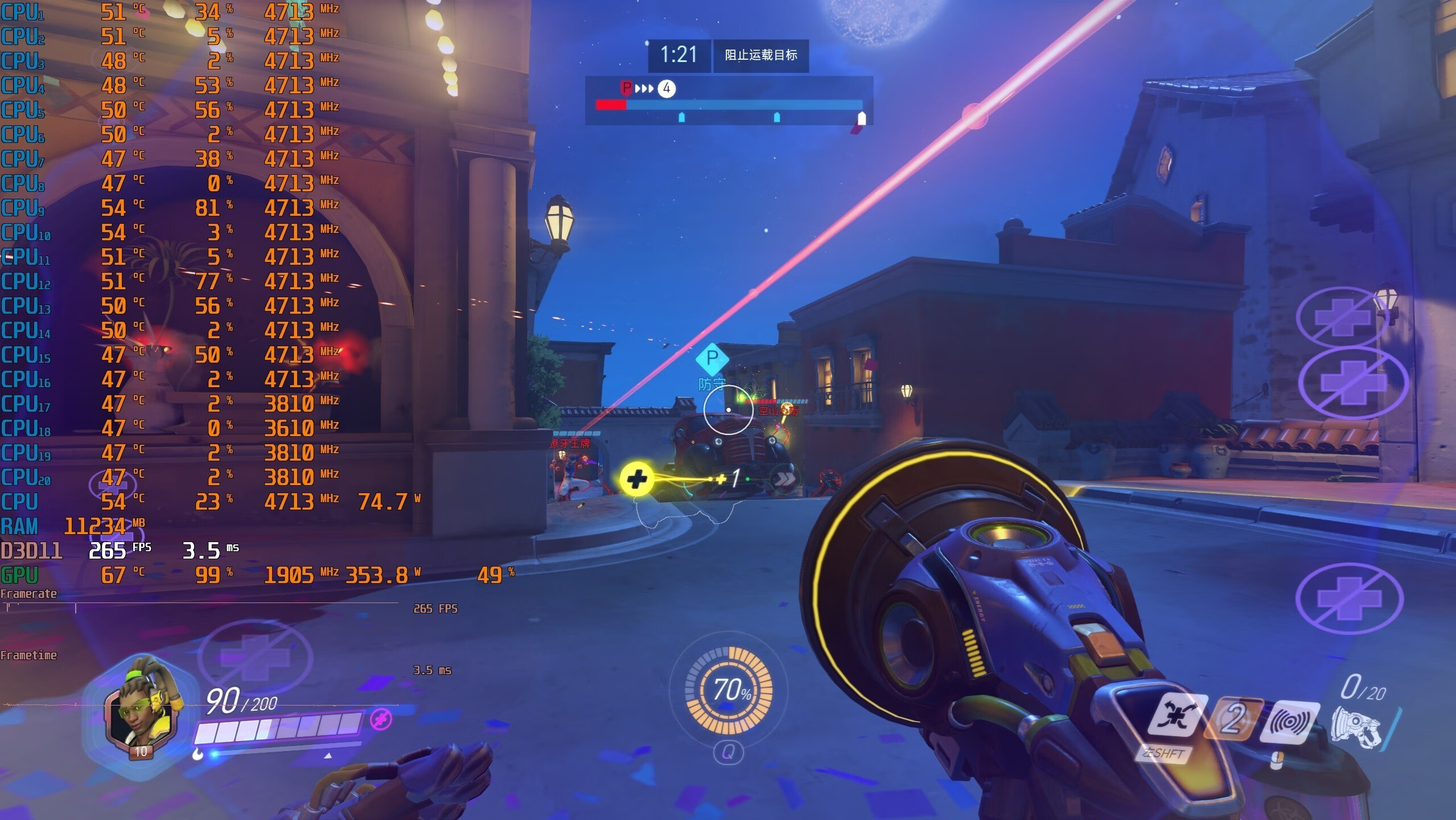Select the stop-the-payload objective label
1456x820 pixels.
point(760,55)
